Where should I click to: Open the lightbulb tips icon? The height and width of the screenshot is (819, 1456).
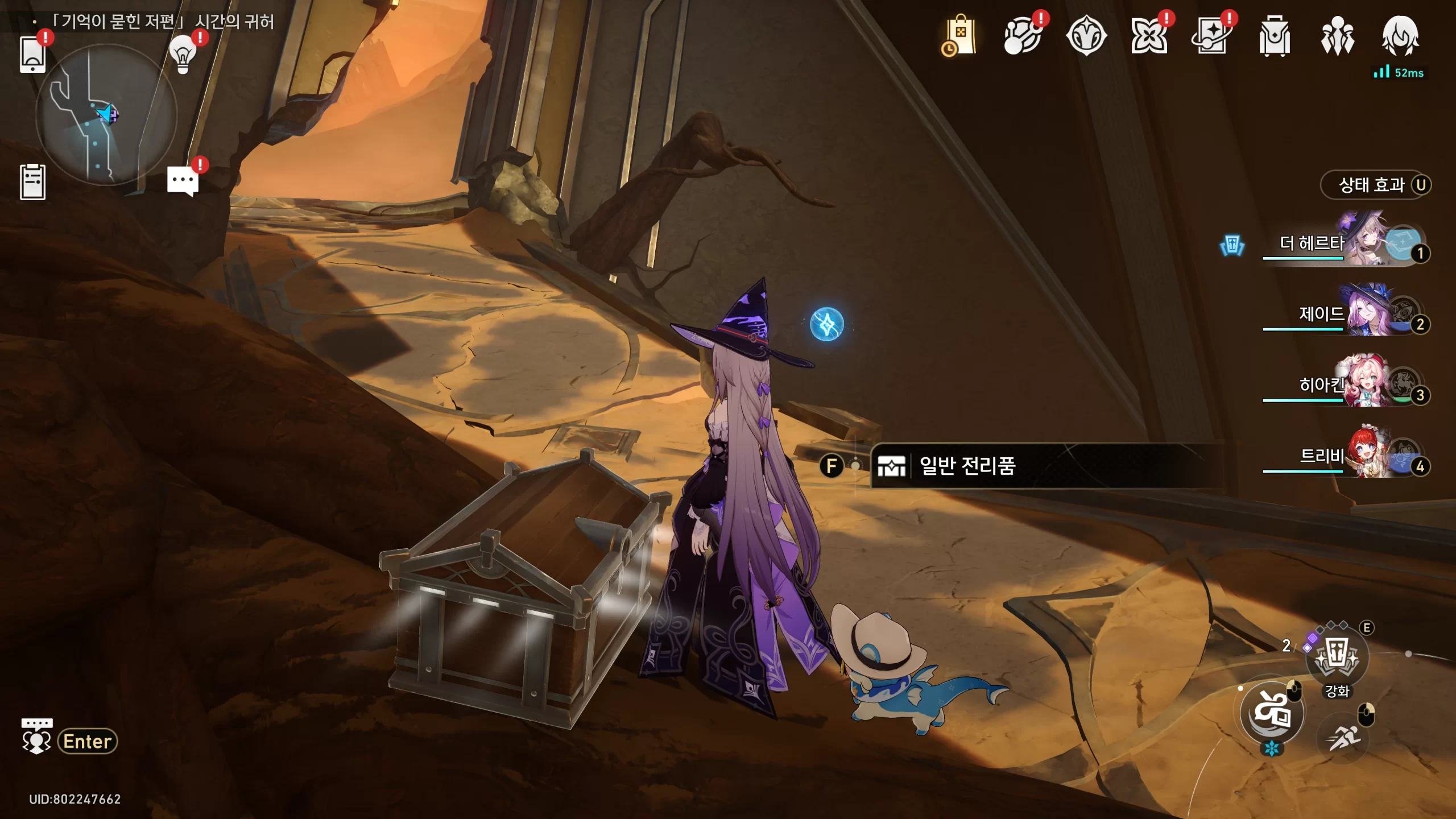pos(183,55)
